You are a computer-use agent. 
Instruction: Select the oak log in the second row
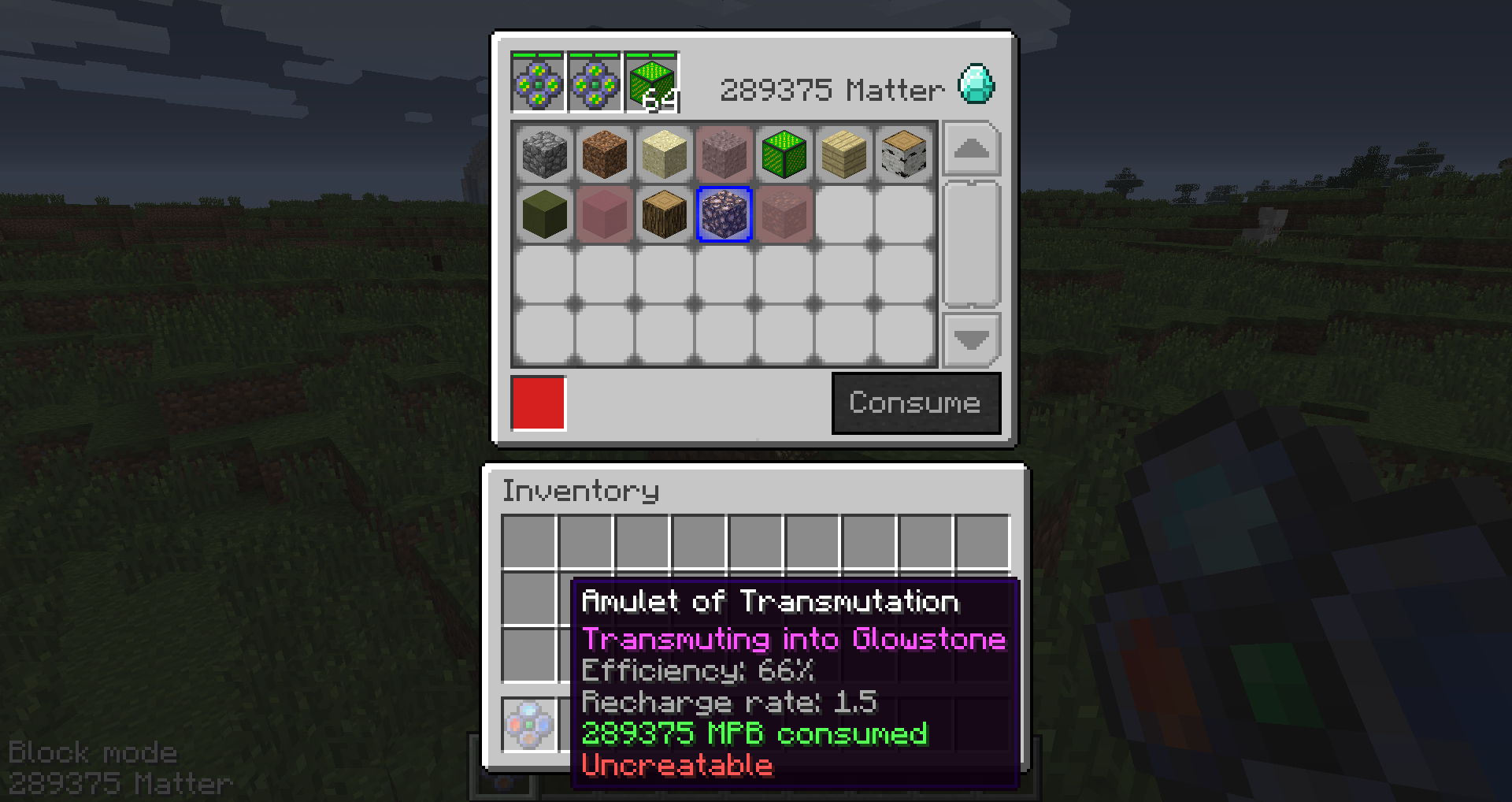tap(664, 214)
